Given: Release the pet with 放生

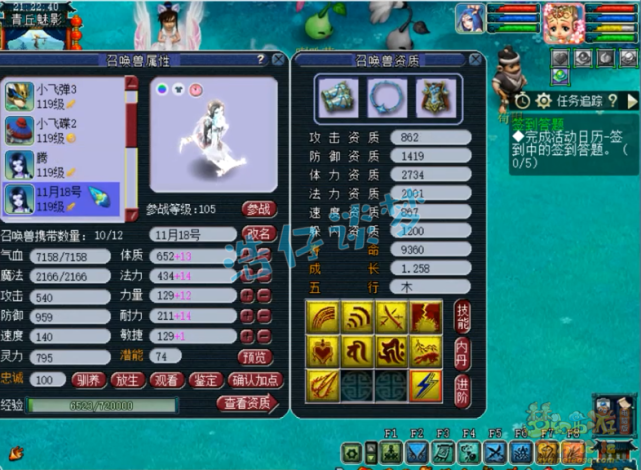Looking at the screenshot, I should 127,380.
